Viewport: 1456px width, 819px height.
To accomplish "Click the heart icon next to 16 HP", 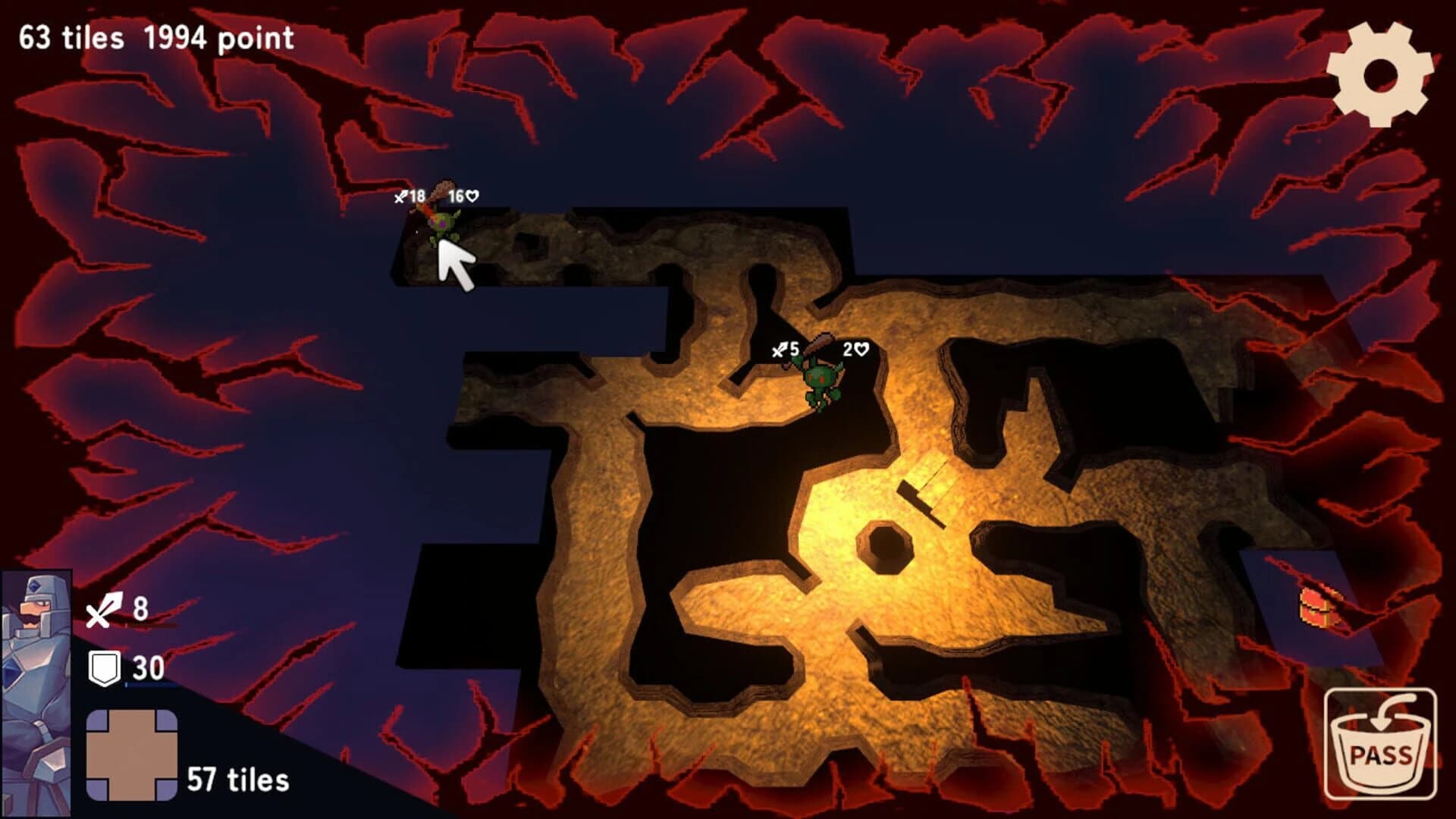I will point(472,195).
